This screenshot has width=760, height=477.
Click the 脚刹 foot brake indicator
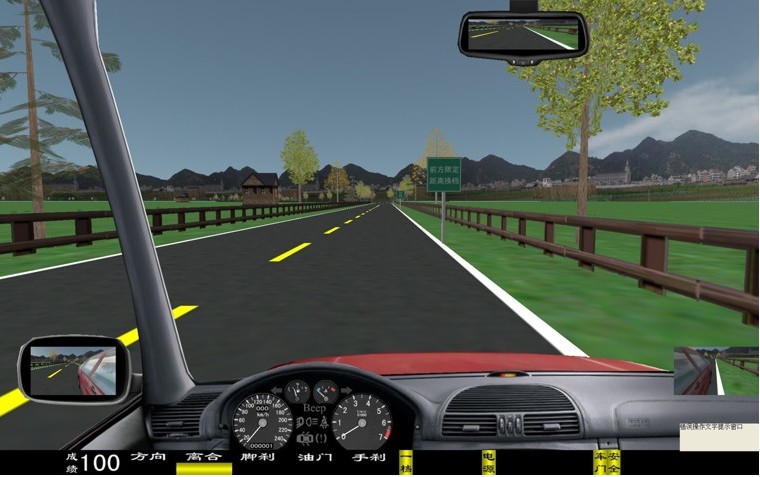click(258, 458)
